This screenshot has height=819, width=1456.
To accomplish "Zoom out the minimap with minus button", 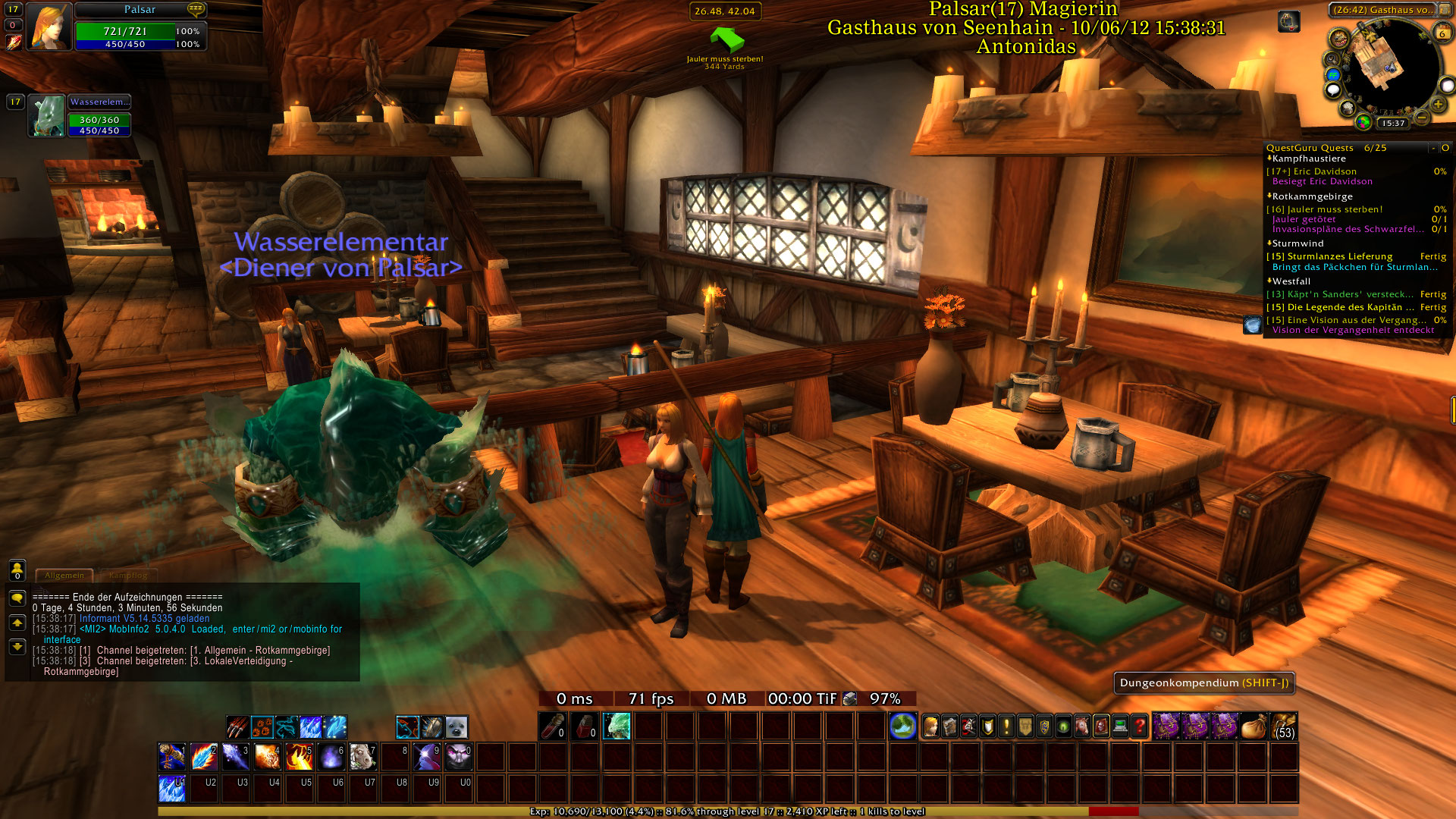I will click(x=1422, y=118).
